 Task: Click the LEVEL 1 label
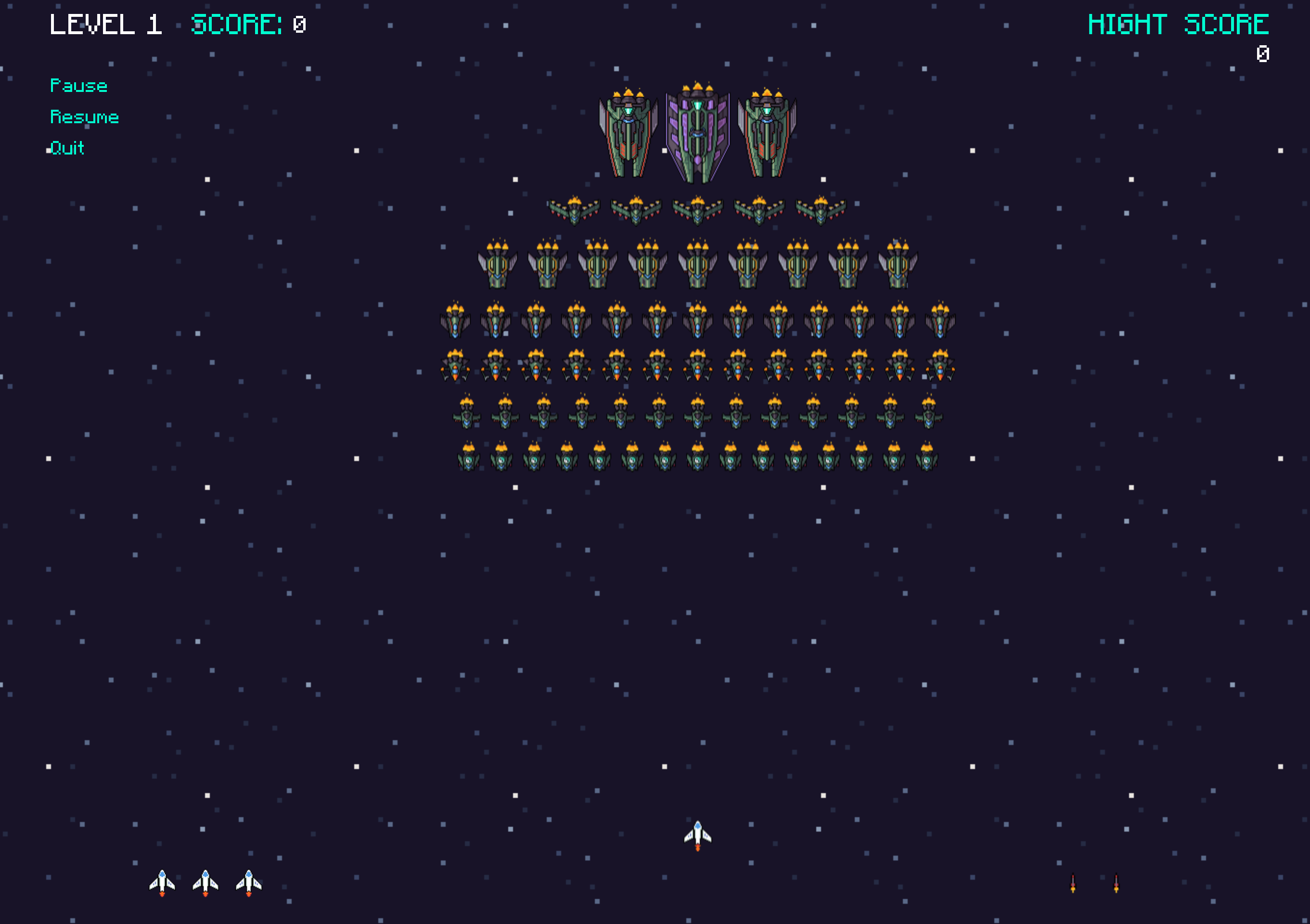(107, 24)
